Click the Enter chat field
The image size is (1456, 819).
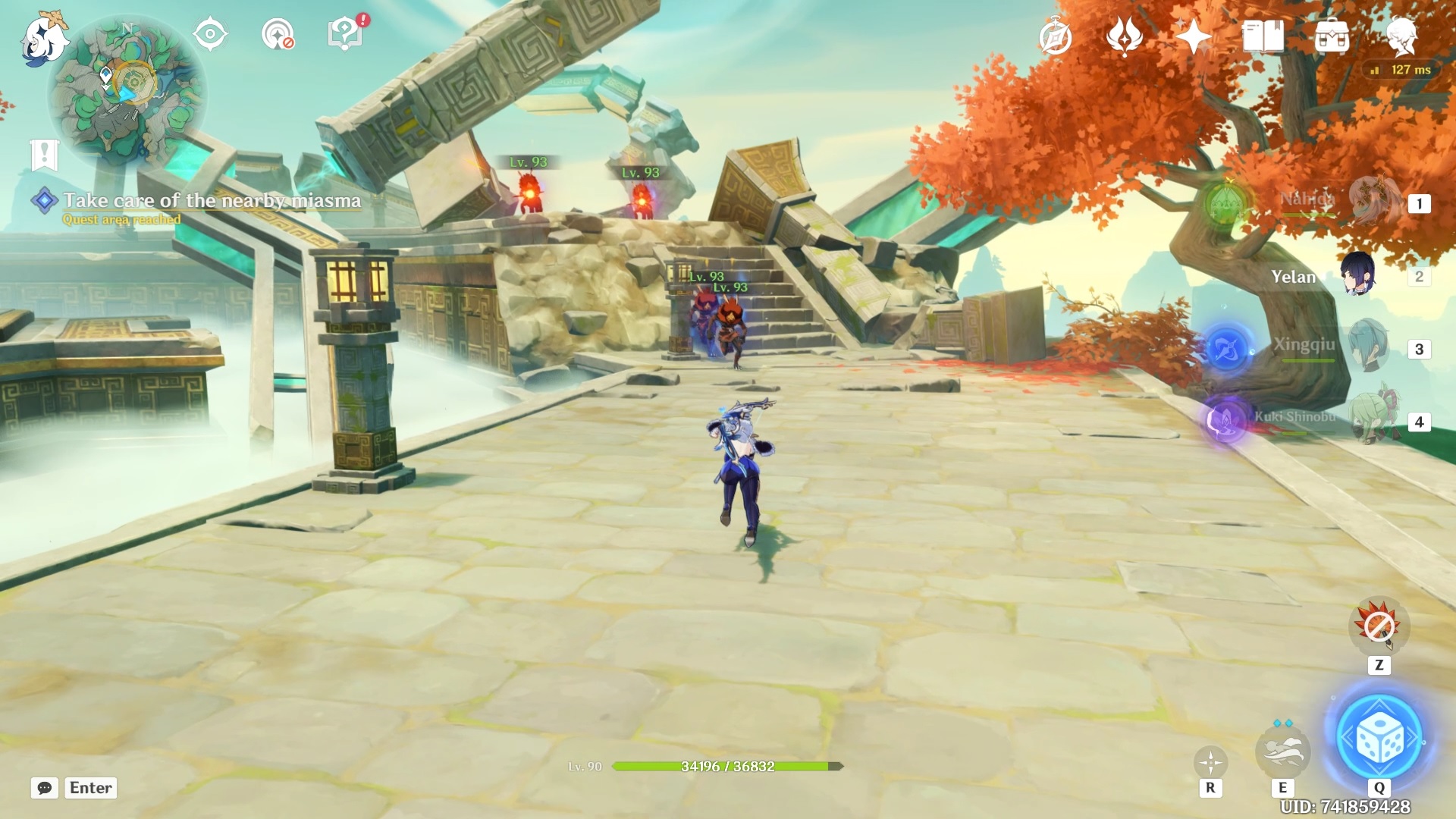90,788
